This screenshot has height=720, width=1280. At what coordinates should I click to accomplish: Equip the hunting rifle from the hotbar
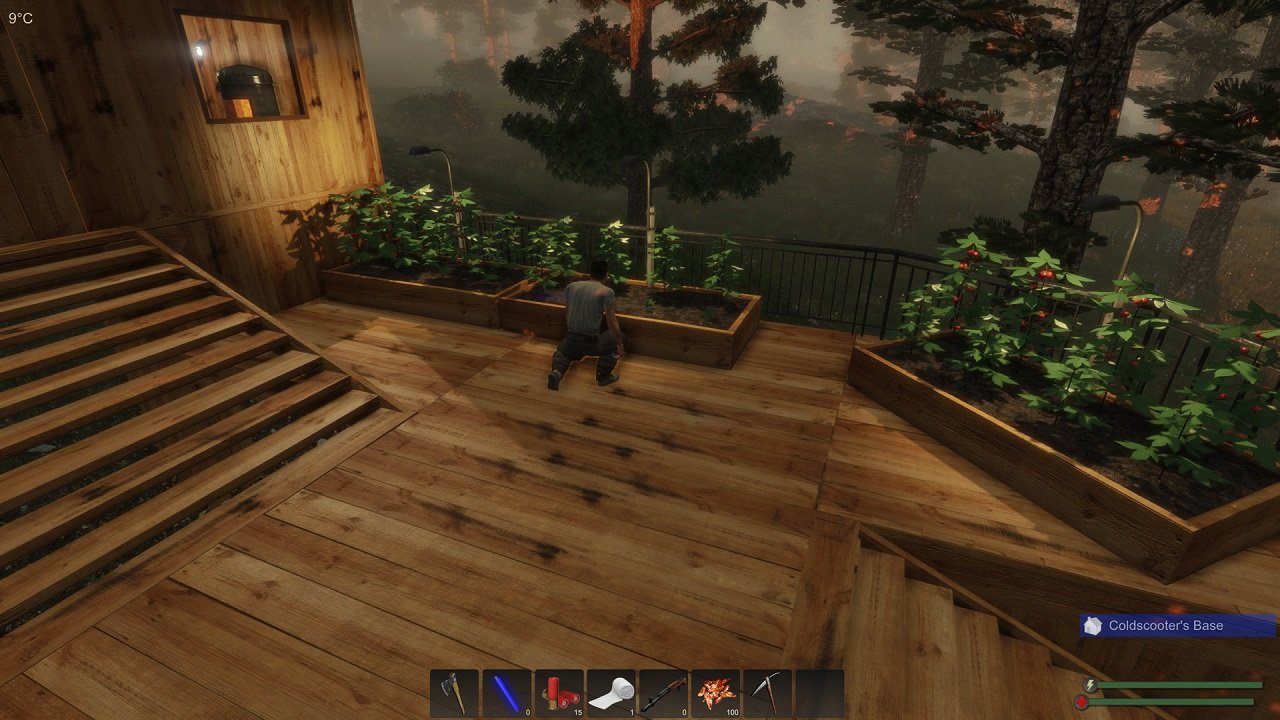click(665, 692)
